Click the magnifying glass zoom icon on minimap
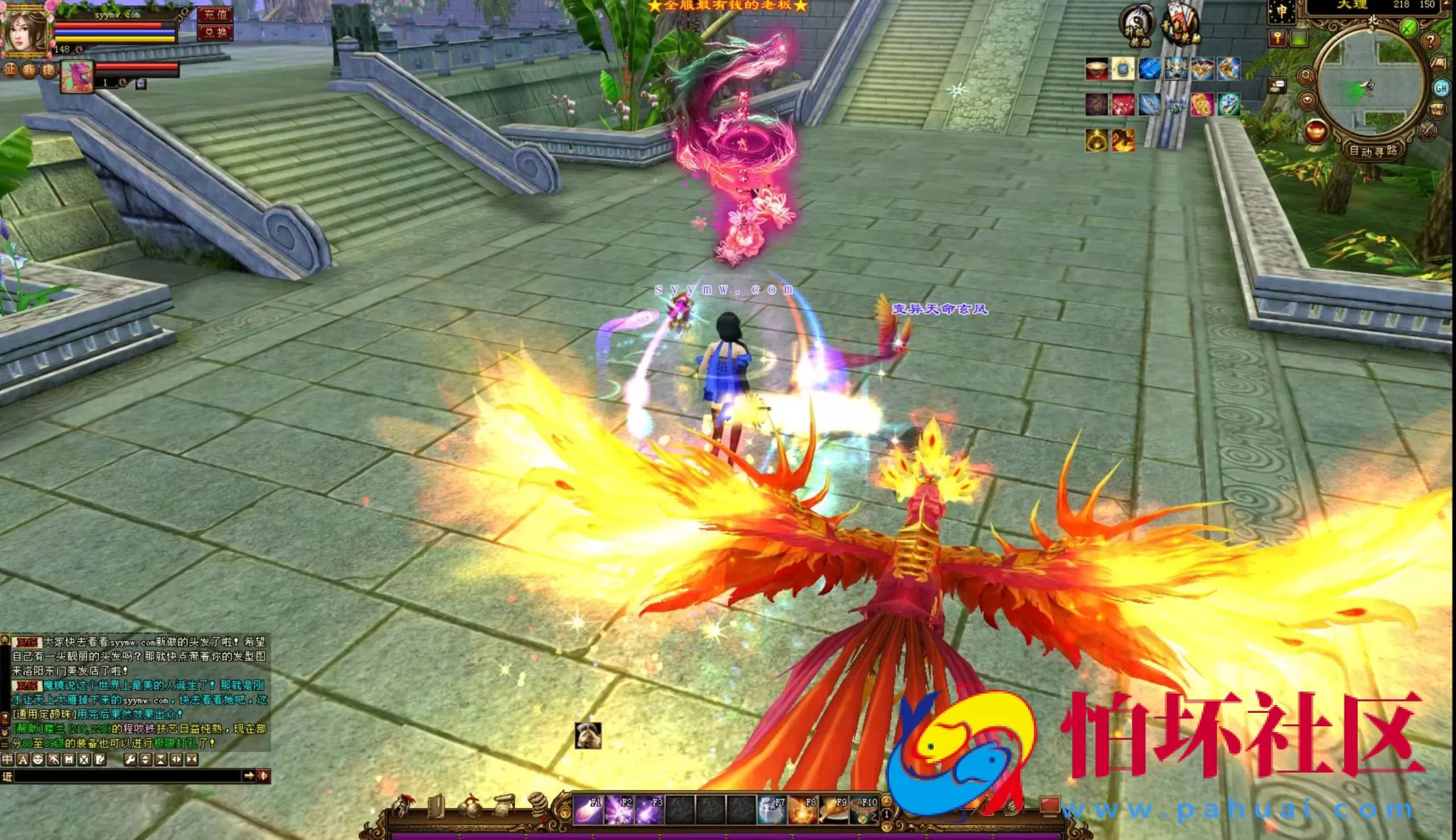 1307,76
